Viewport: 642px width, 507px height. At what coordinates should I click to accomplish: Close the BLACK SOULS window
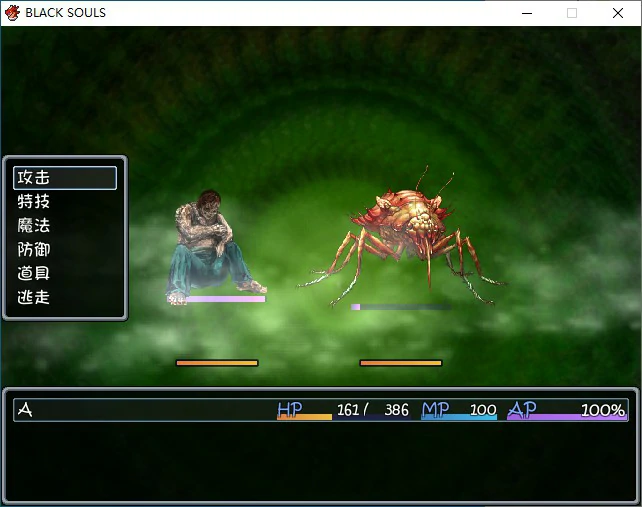617,13
